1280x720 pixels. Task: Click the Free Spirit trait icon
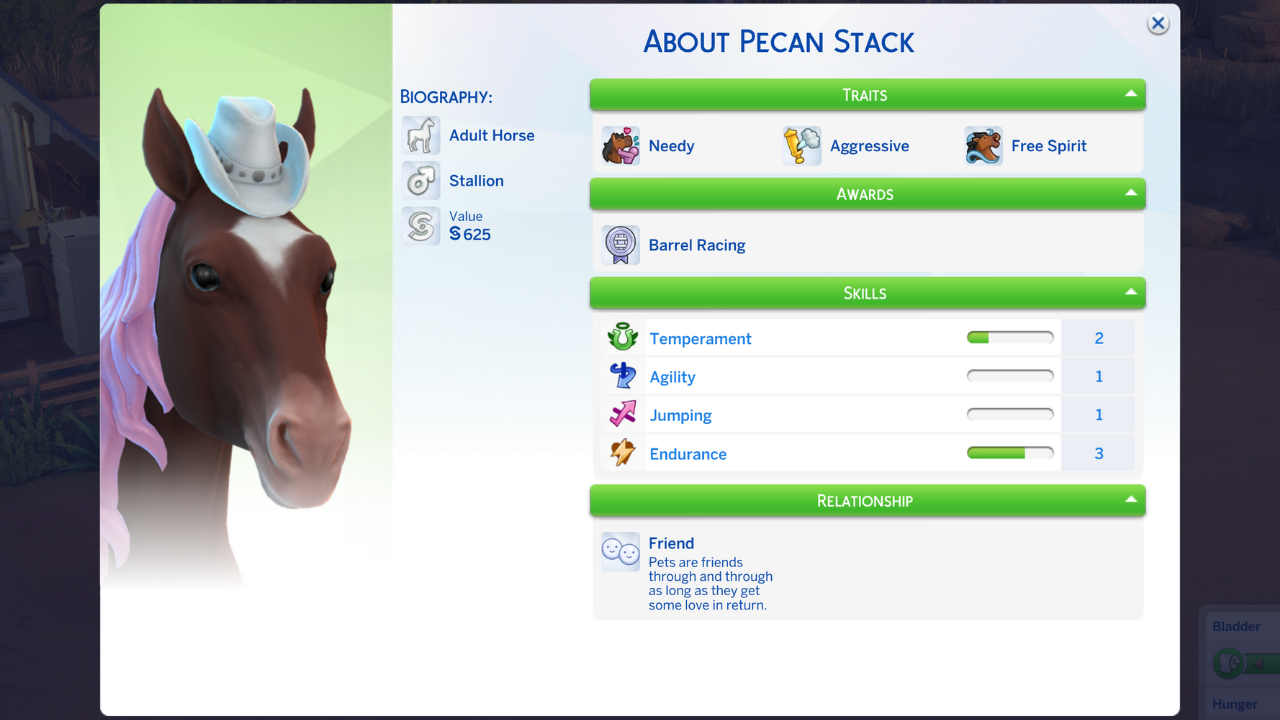pos(982,146)
